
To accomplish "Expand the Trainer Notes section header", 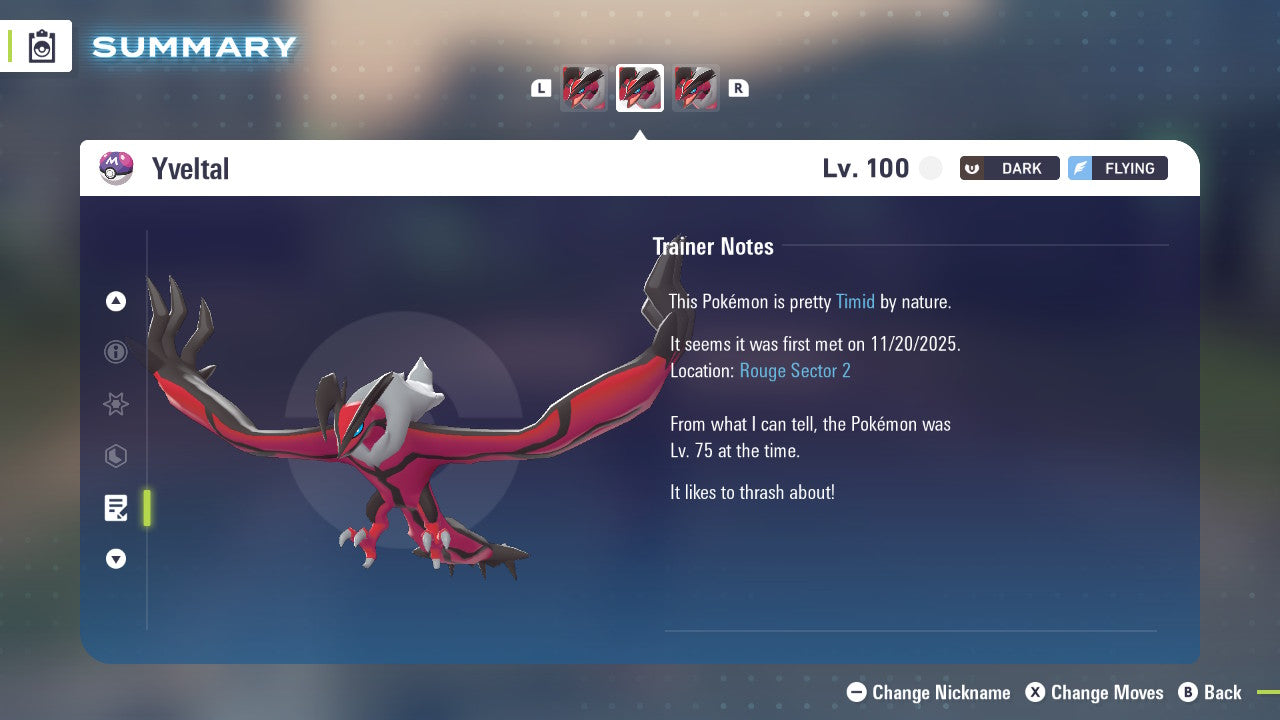I will pos(713,246).
